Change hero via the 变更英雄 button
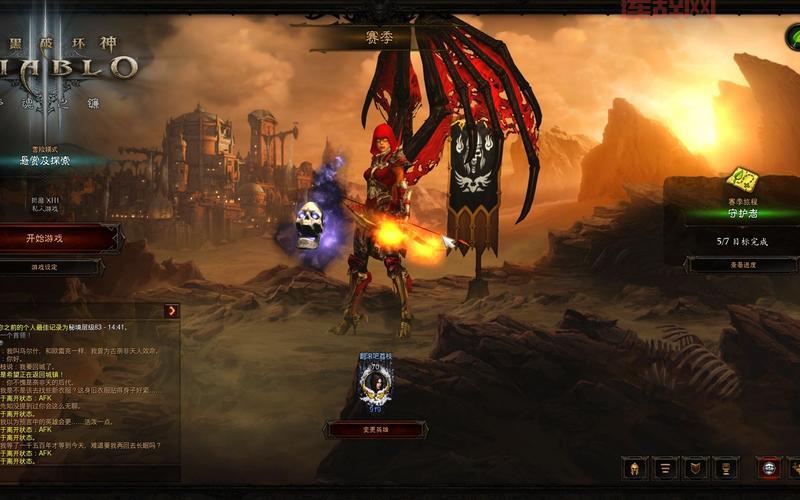Image resolution: width=800 pixels, height=500 pixels. [x=376, y=429]
